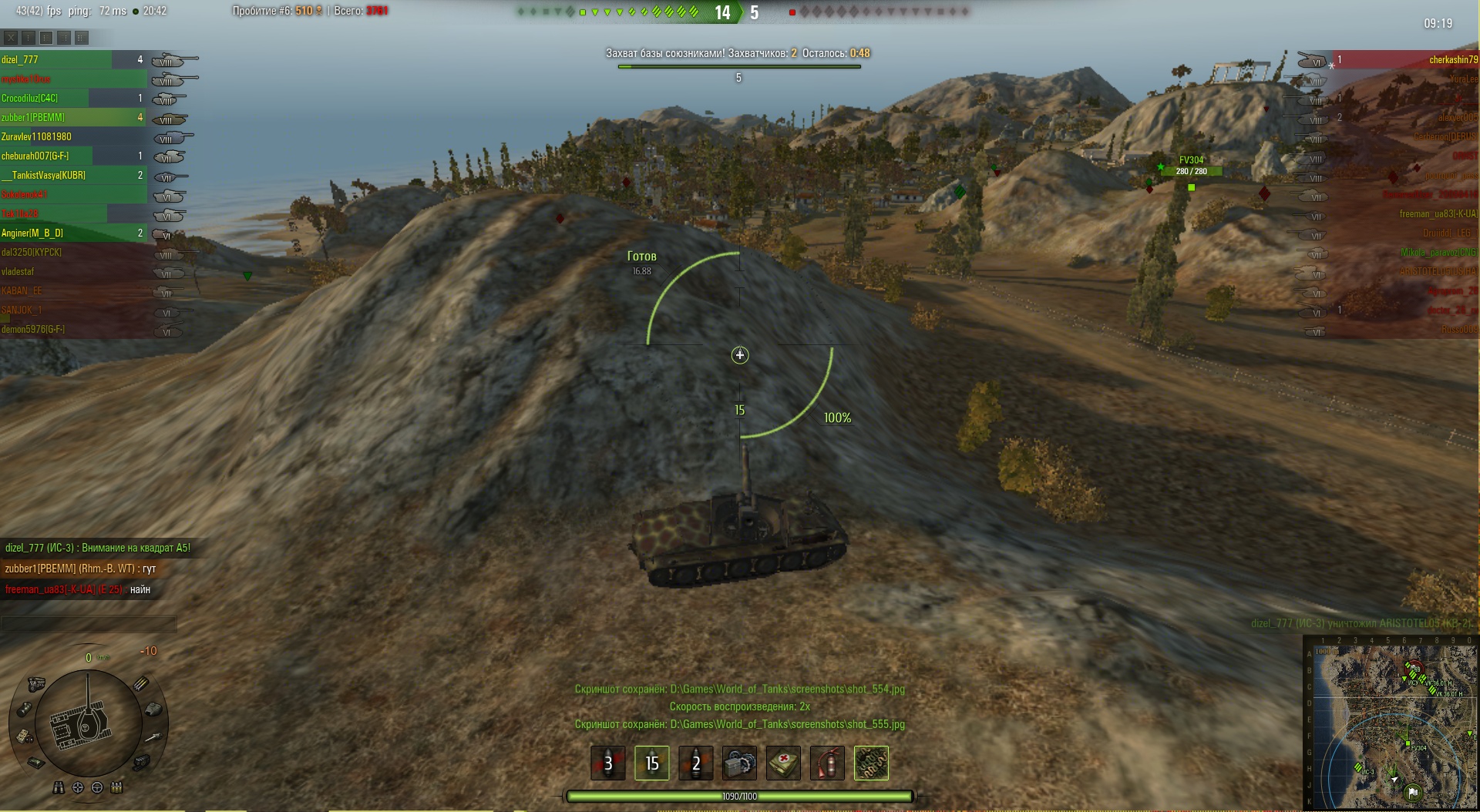Select the shell slot holding 15 rounds
Screen dimensions: 1480x812
[x=651, y=763]
